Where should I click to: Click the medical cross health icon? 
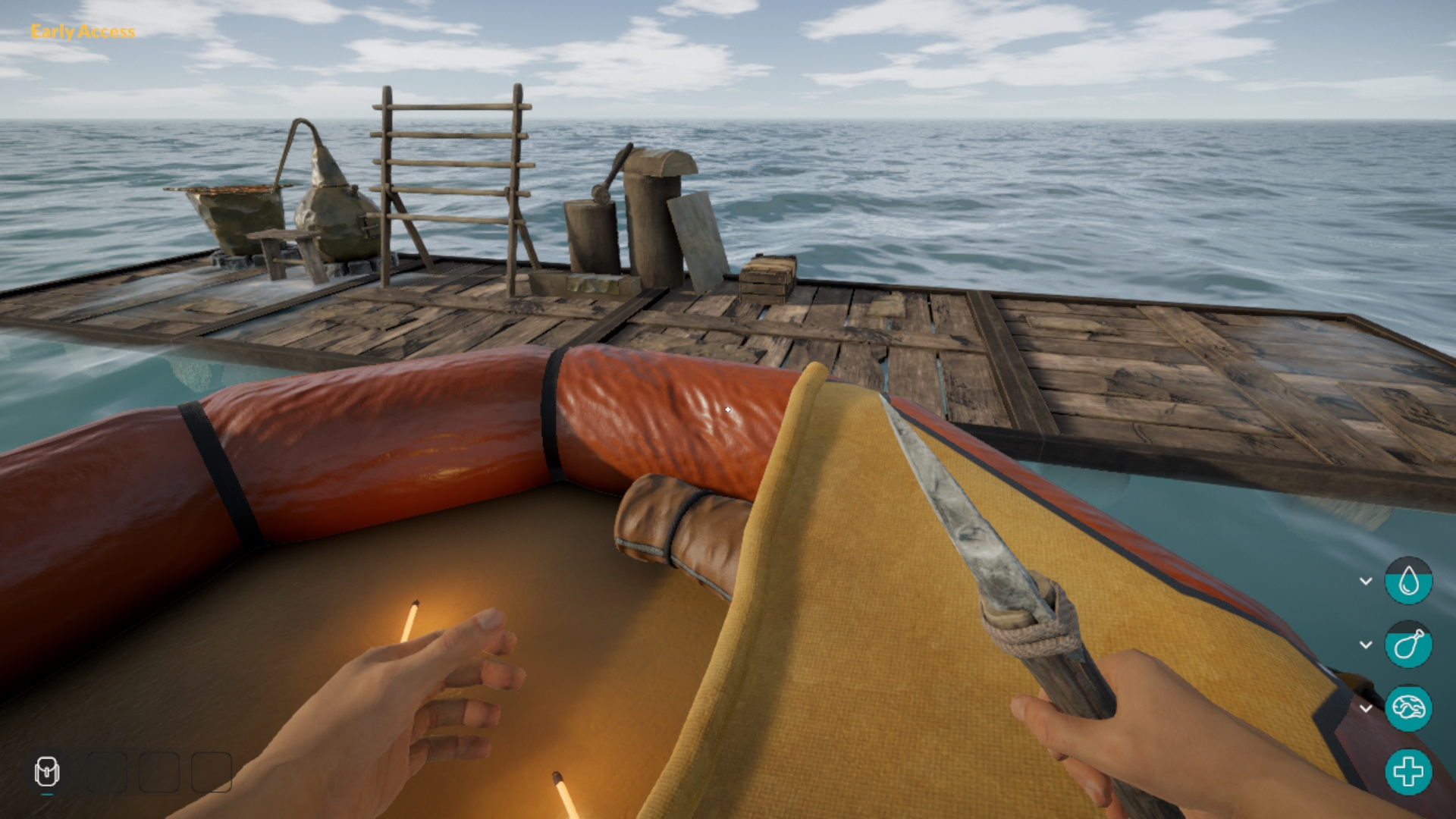(x=1408, y=772)
